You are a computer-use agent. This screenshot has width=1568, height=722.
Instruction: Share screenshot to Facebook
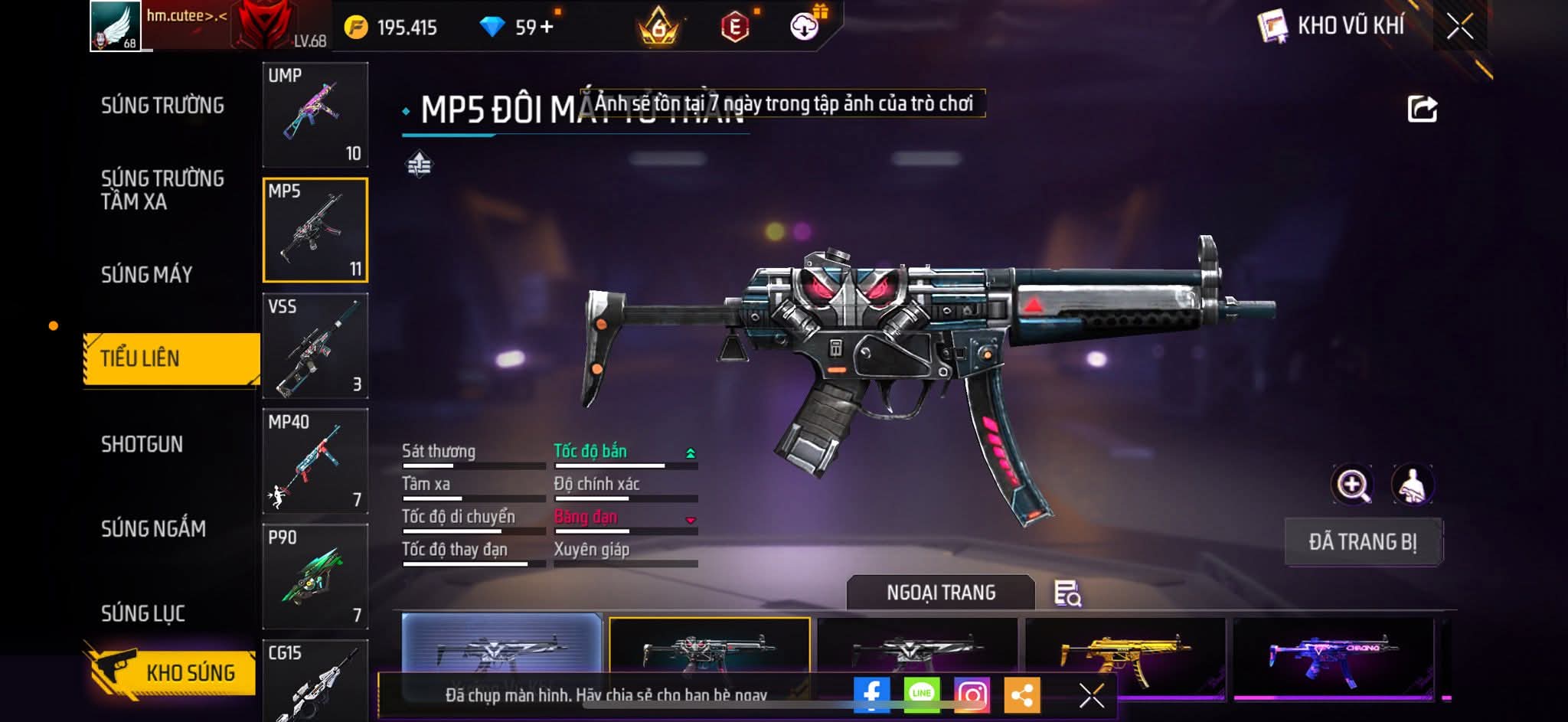[871, 695]
